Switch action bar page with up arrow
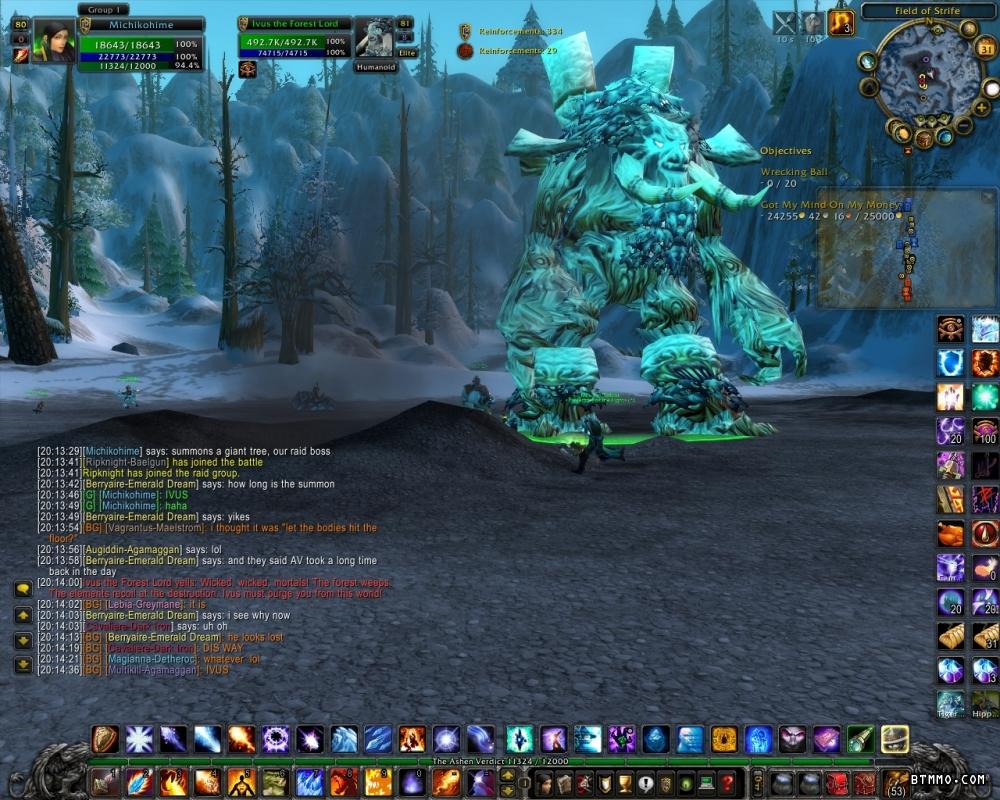Screen dimensions: 1000x800 (x=507, y=774)
